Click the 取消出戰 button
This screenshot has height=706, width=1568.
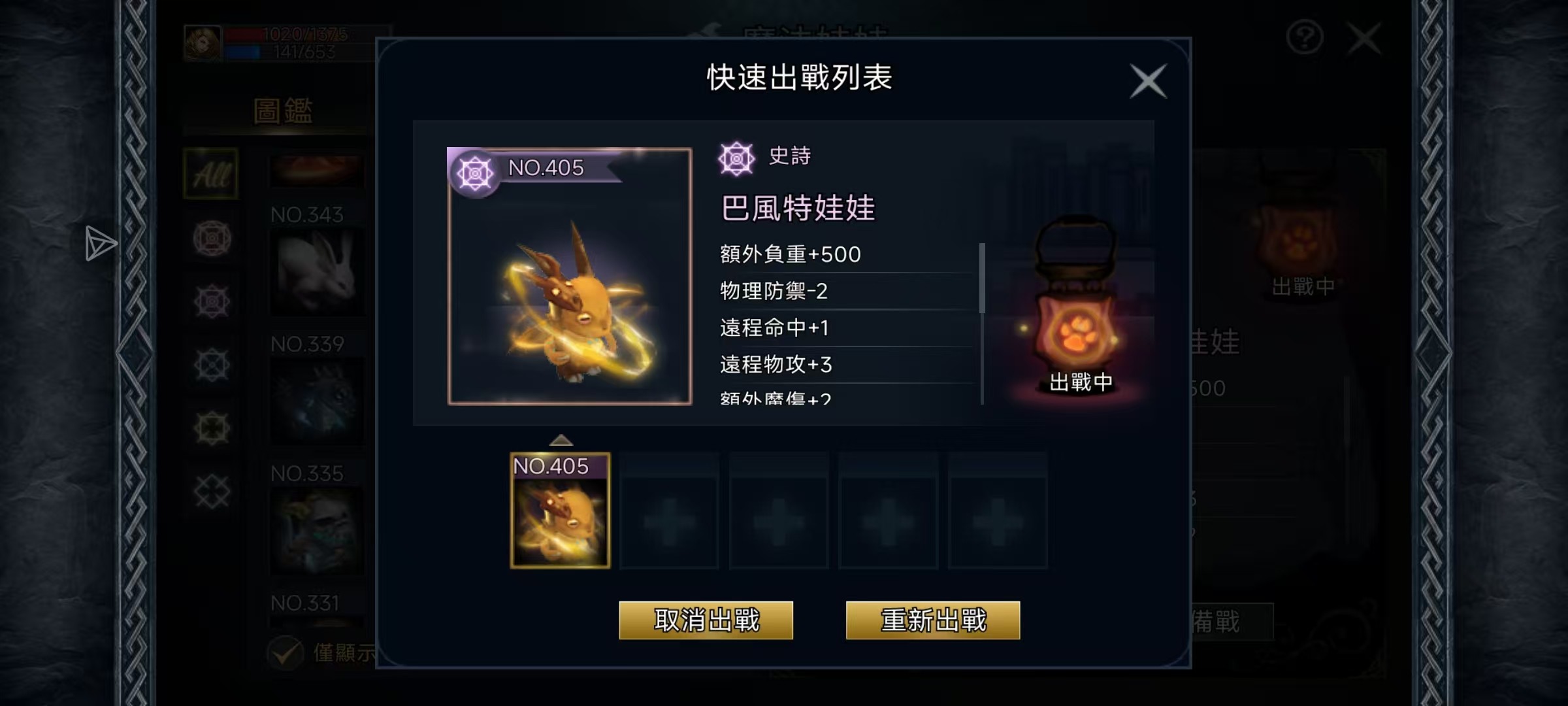tap(706, 620)
